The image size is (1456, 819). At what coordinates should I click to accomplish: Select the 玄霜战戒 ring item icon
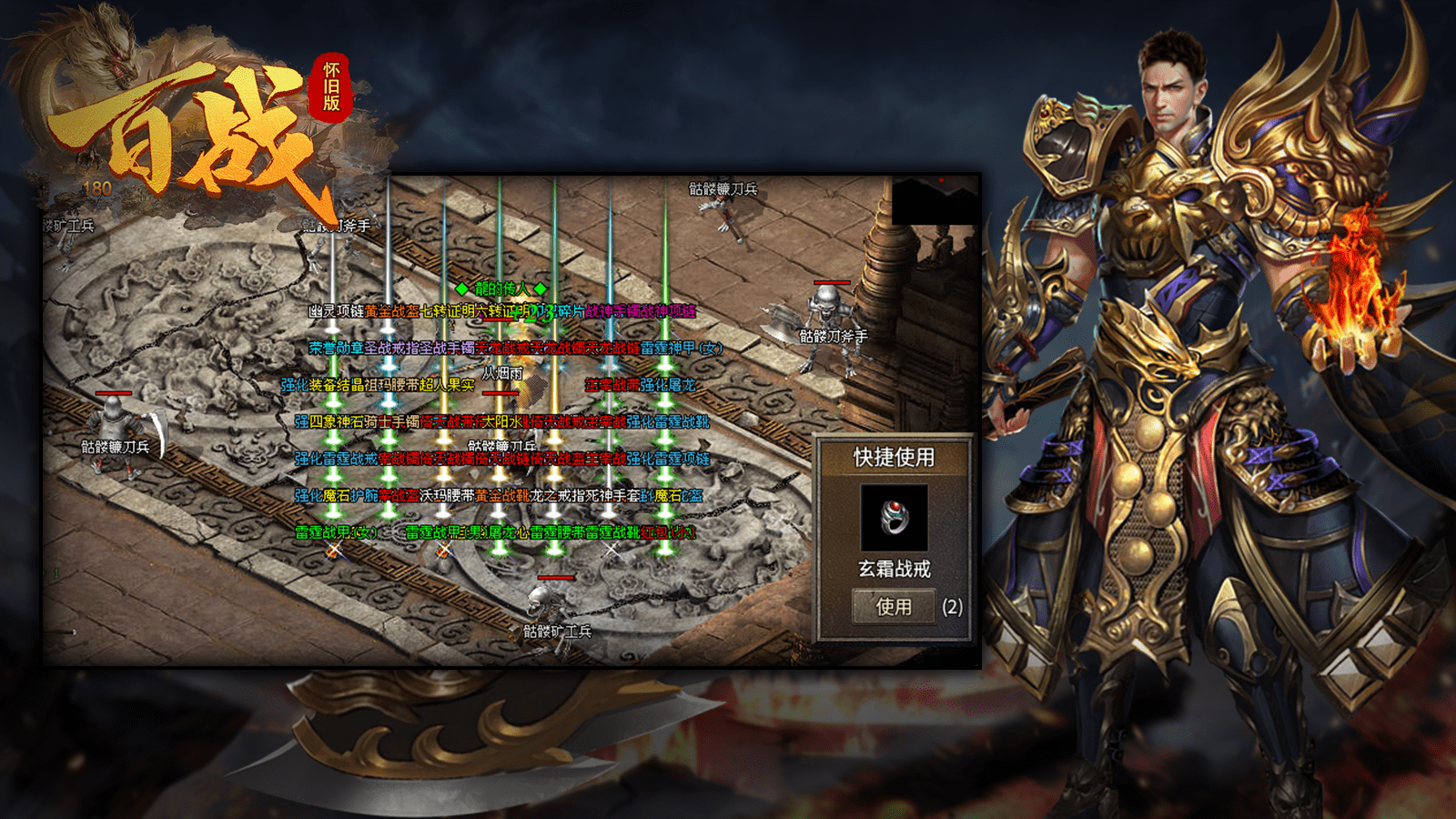click(x=894, y=517)
